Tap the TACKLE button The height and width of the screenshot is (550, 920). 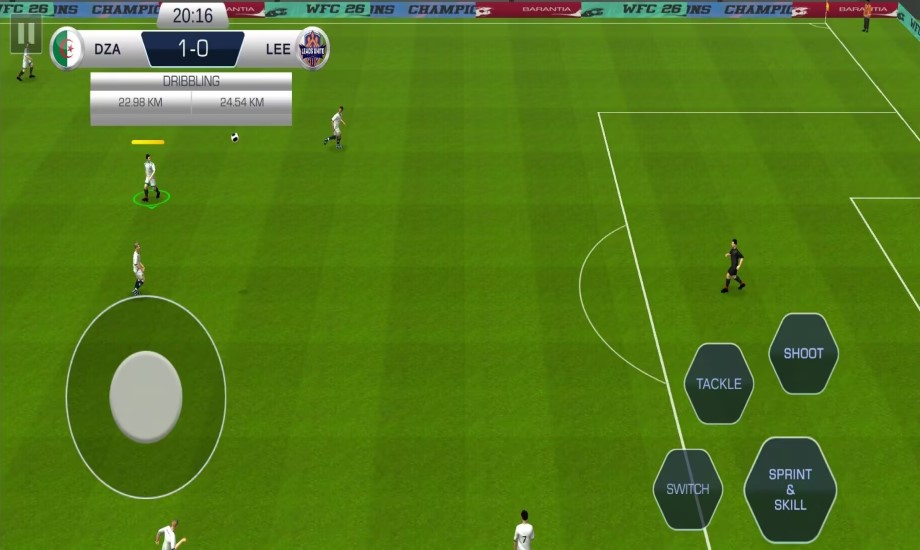click(719, 383)
